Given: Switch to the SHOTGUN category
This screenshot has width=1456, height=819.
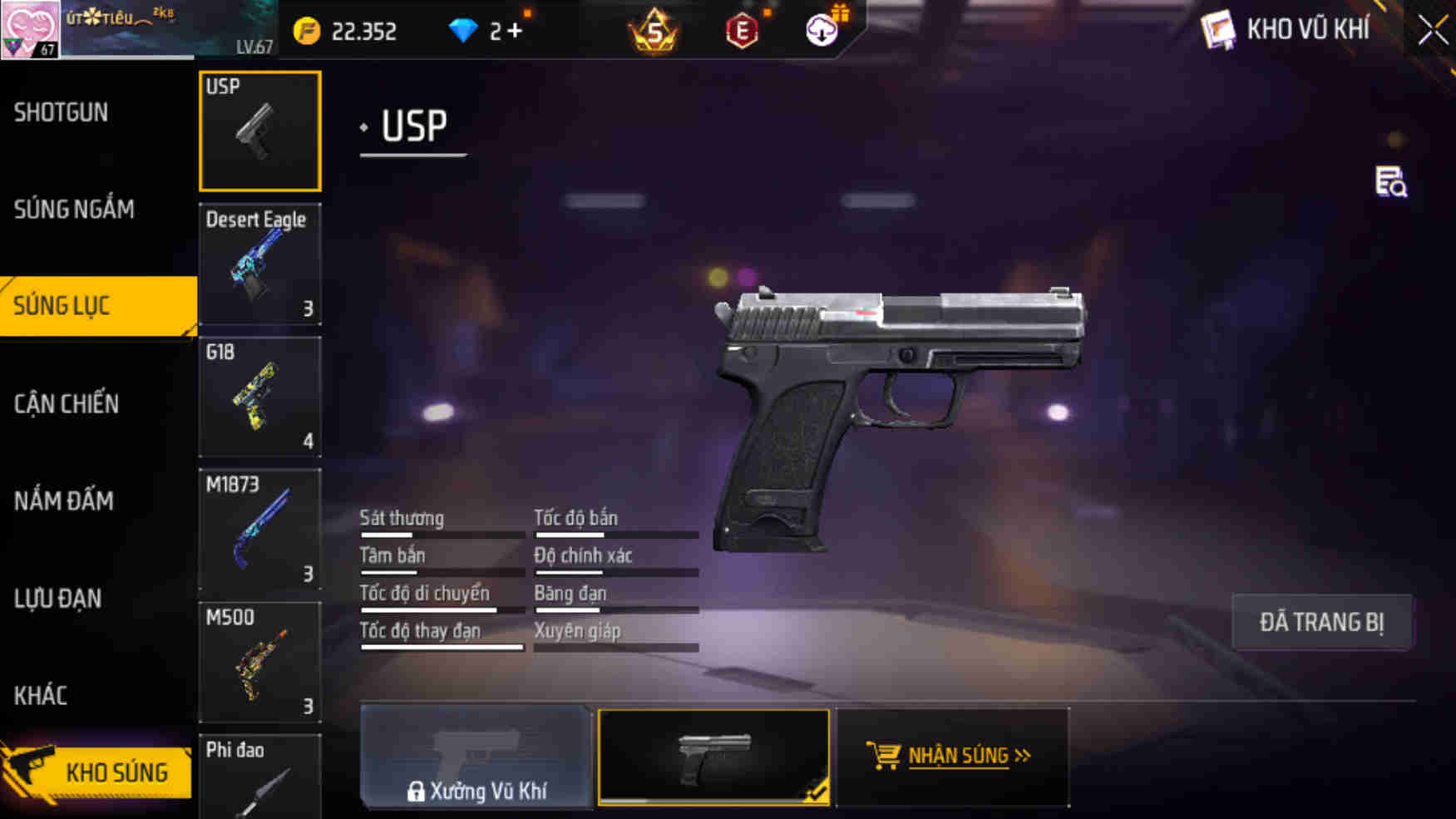Looking at the screenshot, I should coord(60,112).
